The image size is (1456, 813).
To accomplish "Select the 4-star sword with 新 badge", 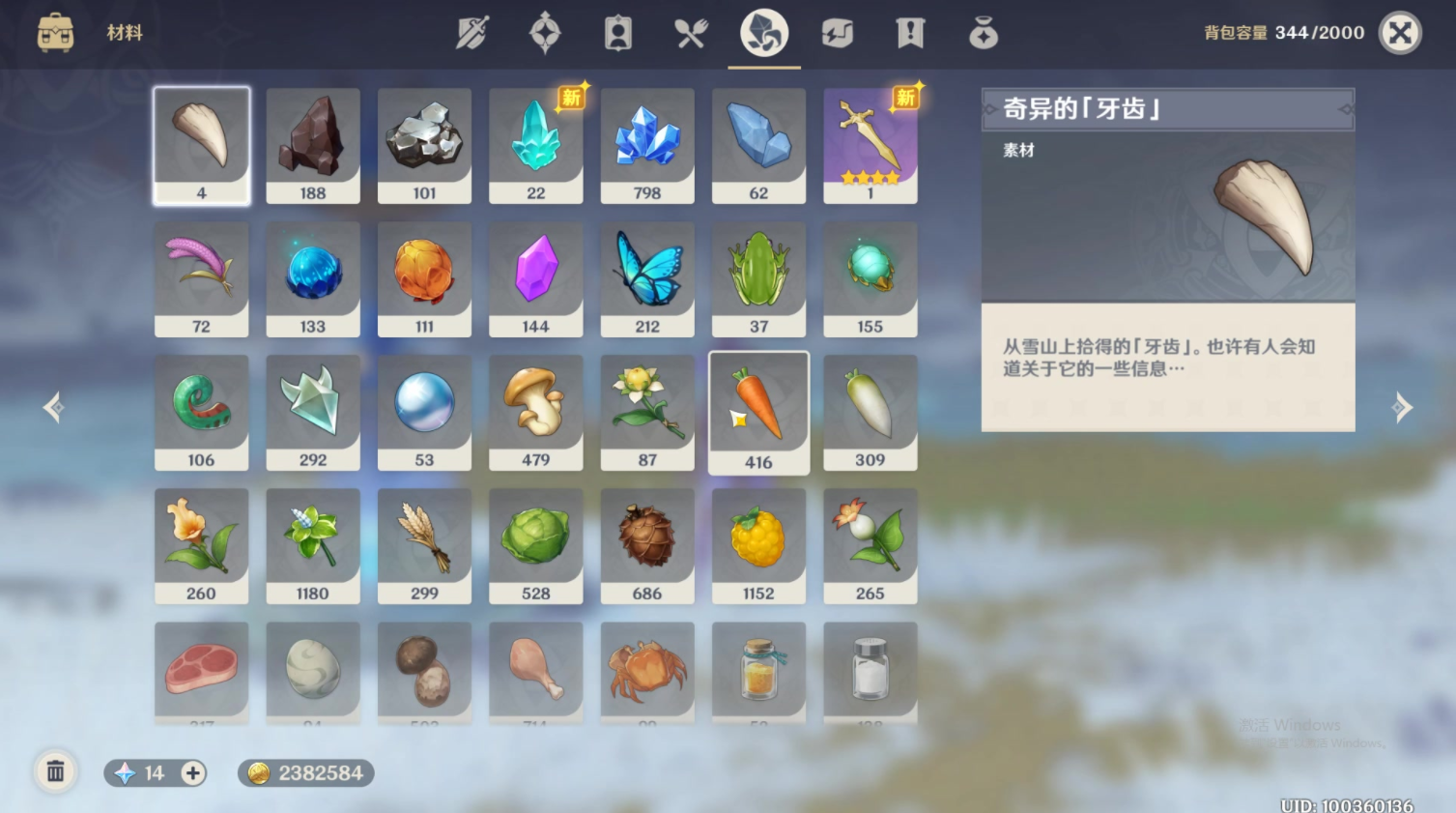I will tap(869, 145).
